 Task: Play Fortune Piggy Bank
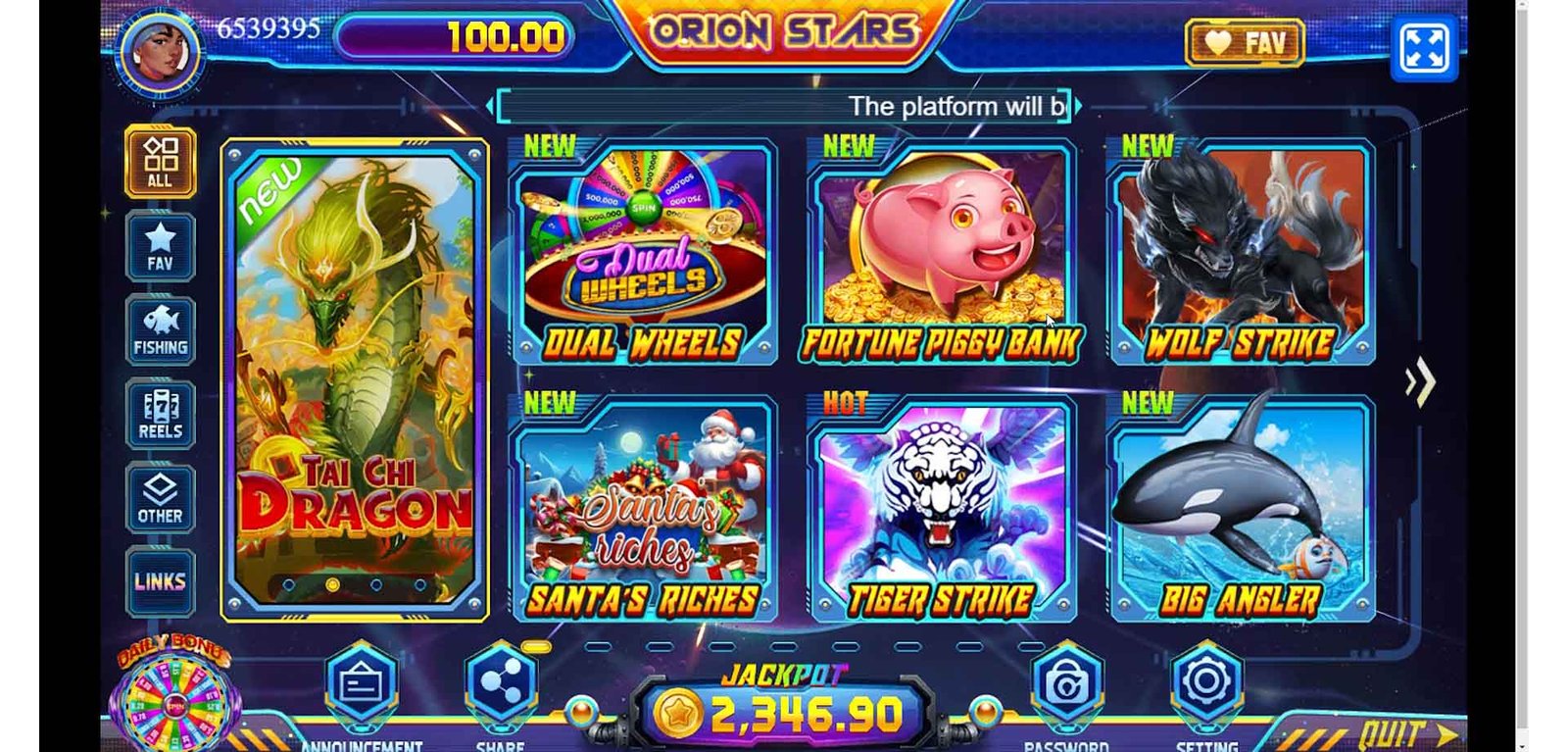click(941, 253)
